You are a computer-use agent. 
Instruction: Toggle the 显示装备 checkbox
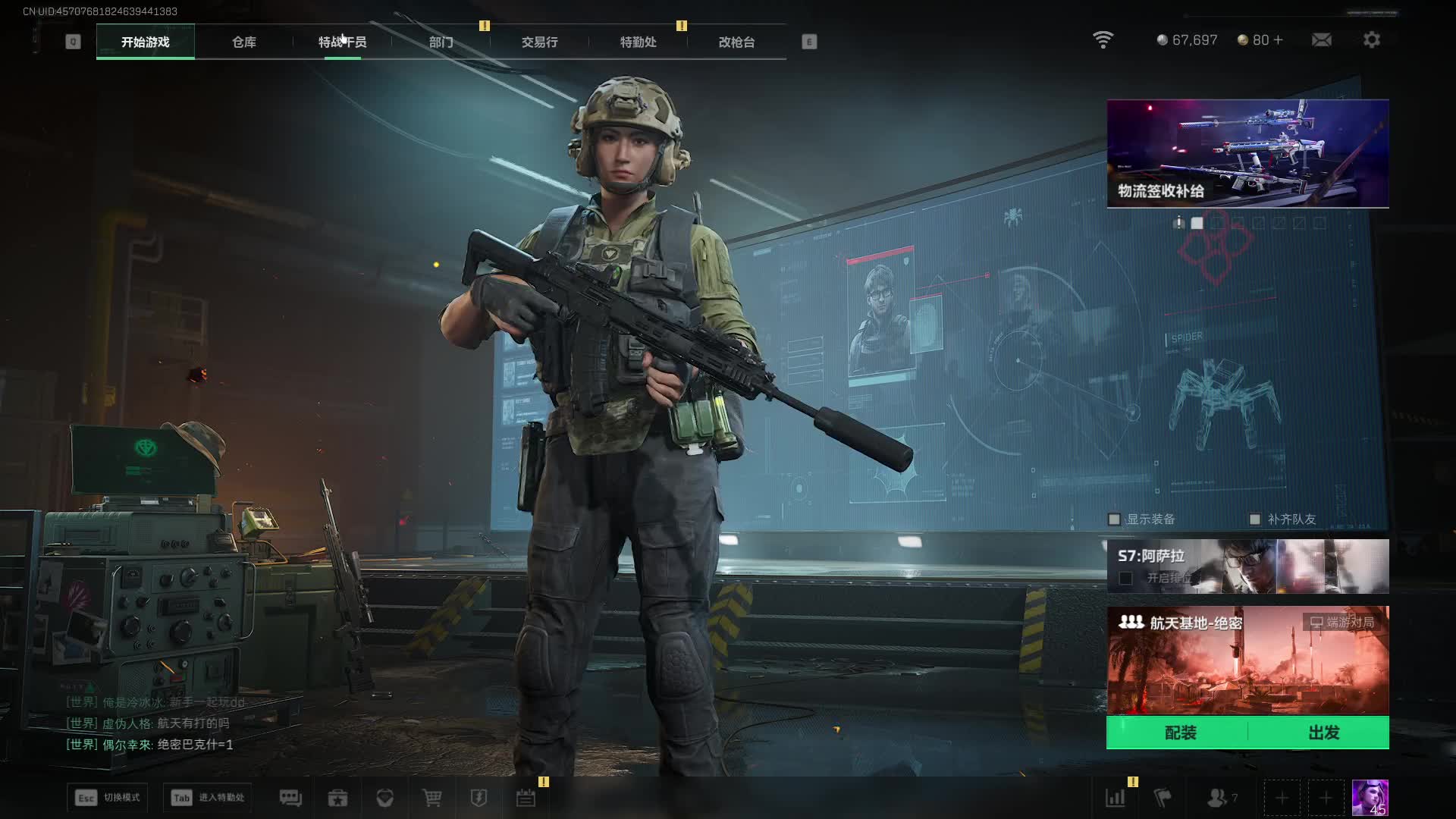1114,519
